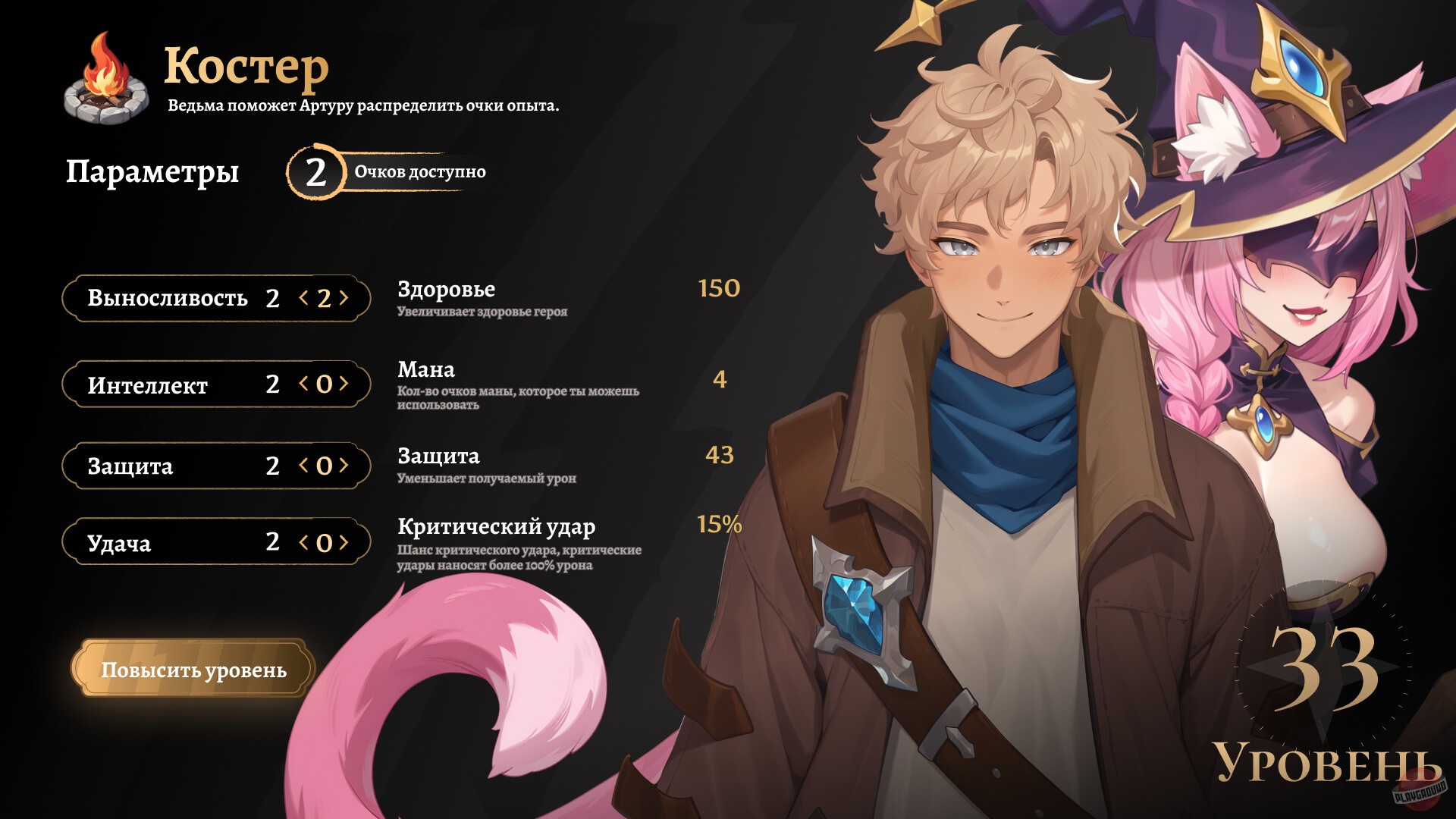Screen dimensions: 1456x819
Task: Remove a point from Защита stat
Action: (x=301, y=466)
